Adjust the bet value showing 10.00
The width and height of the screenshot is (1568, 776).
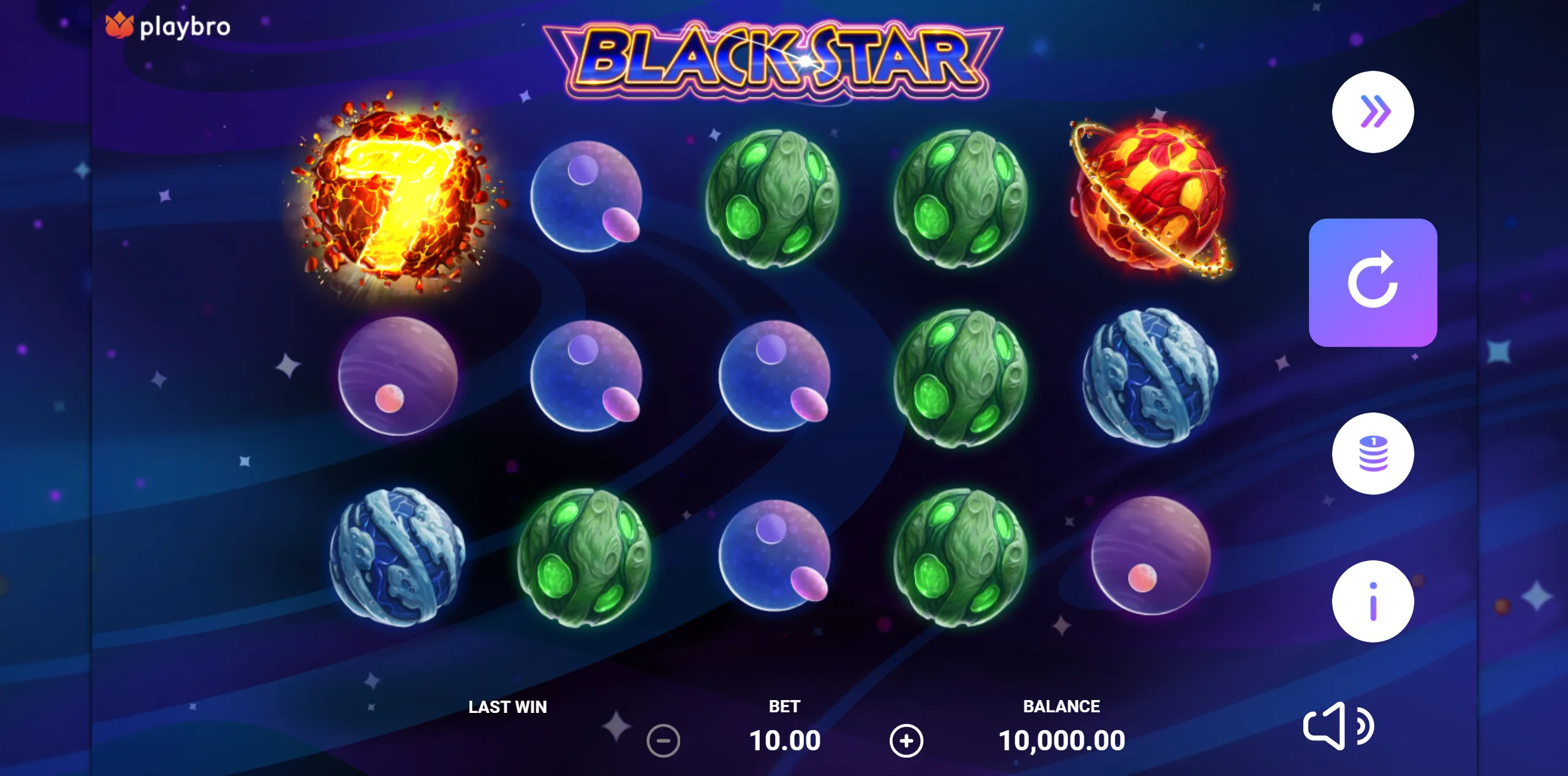[786, 739]
